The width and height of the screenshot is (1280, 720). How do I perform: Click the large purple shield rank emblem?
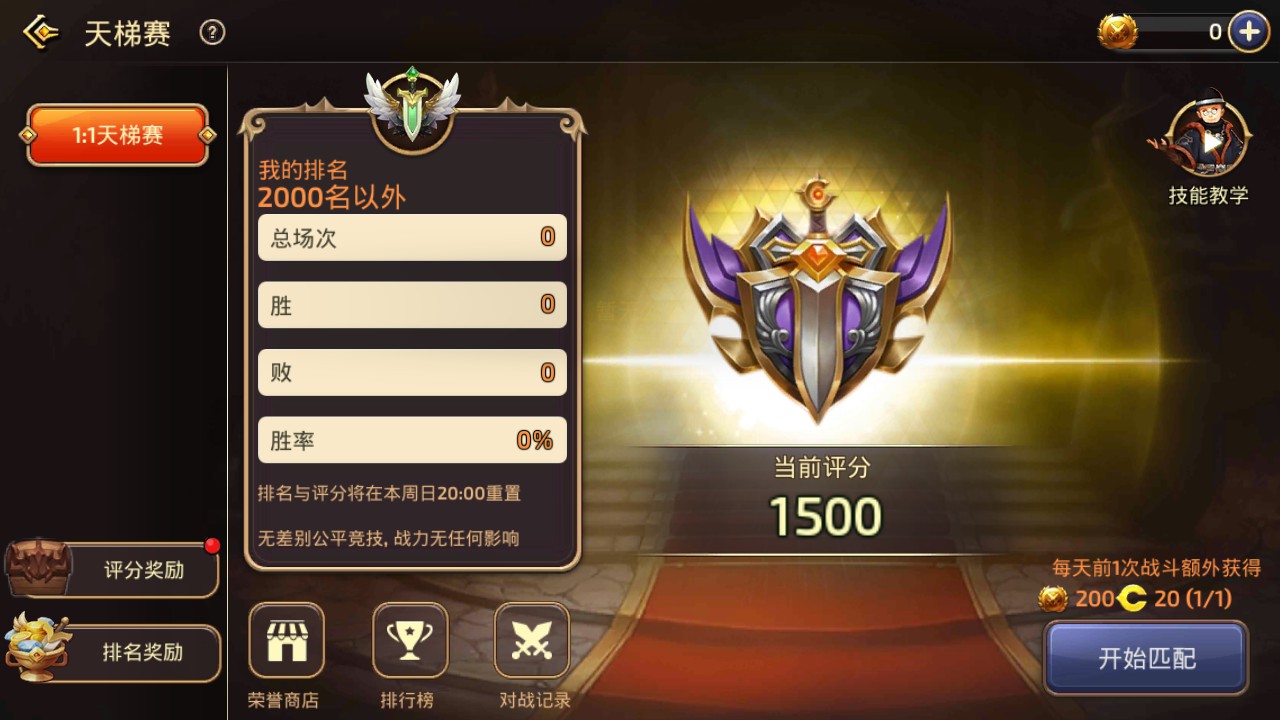pyautogui.click(x=822, y=300)
